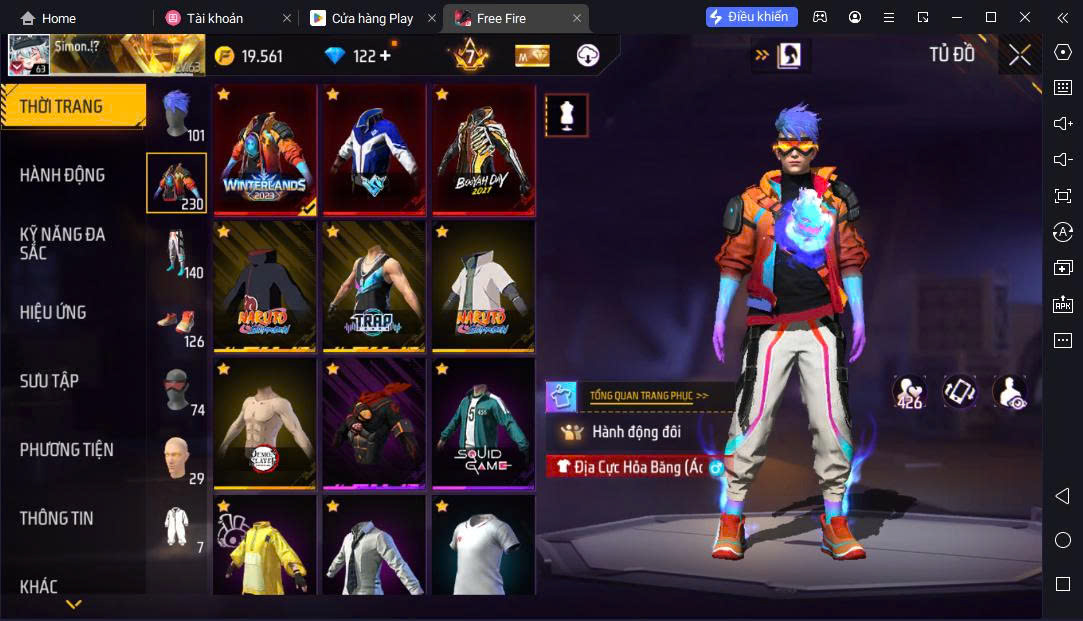The height and width of the screenshot is (621, 1083).
Task: Choose the Winterlands 2023 jacket
Action: point(265,150)
